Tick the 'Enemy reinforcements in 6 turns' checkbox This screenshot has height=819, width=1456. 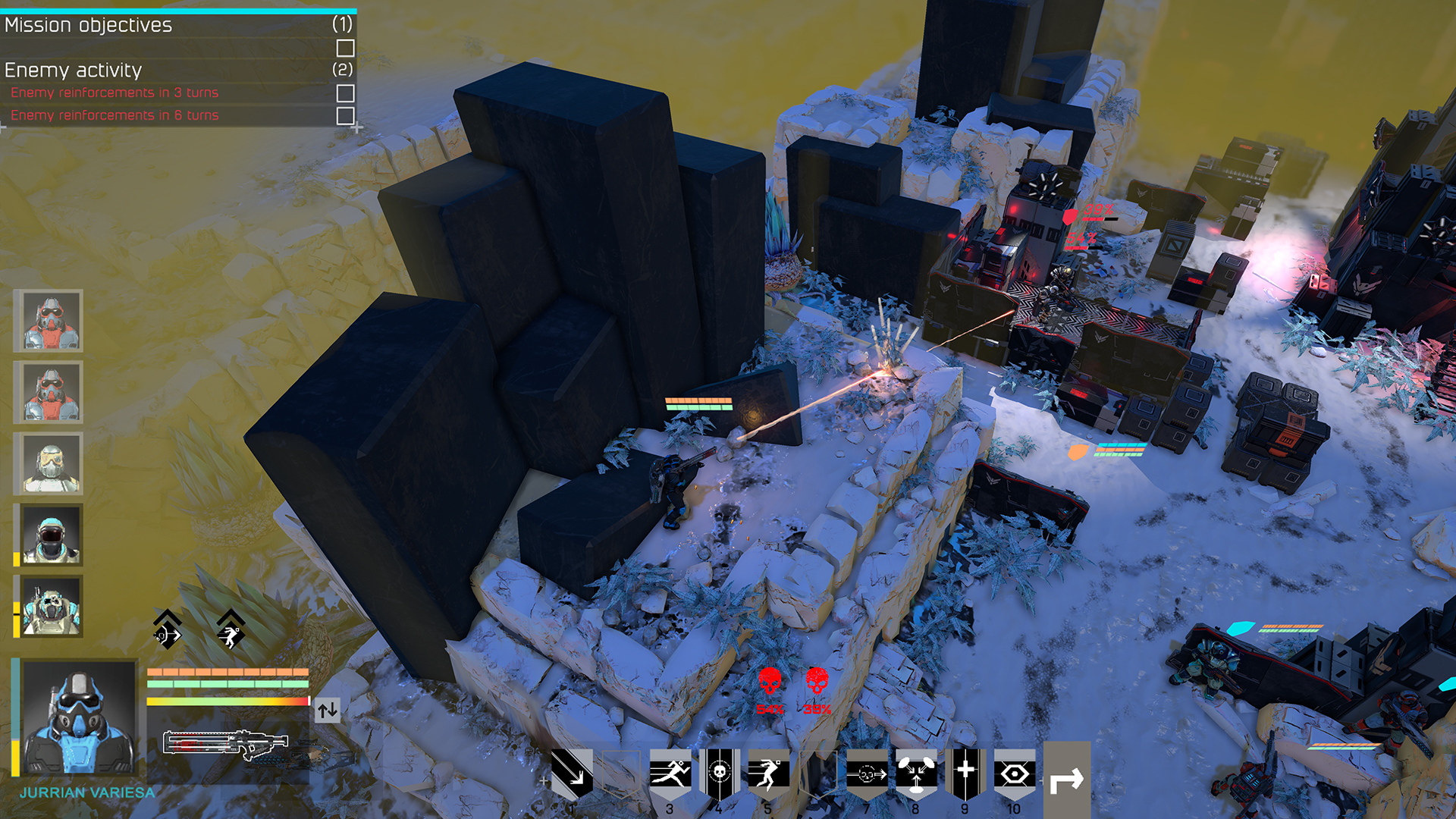(347, 115)
